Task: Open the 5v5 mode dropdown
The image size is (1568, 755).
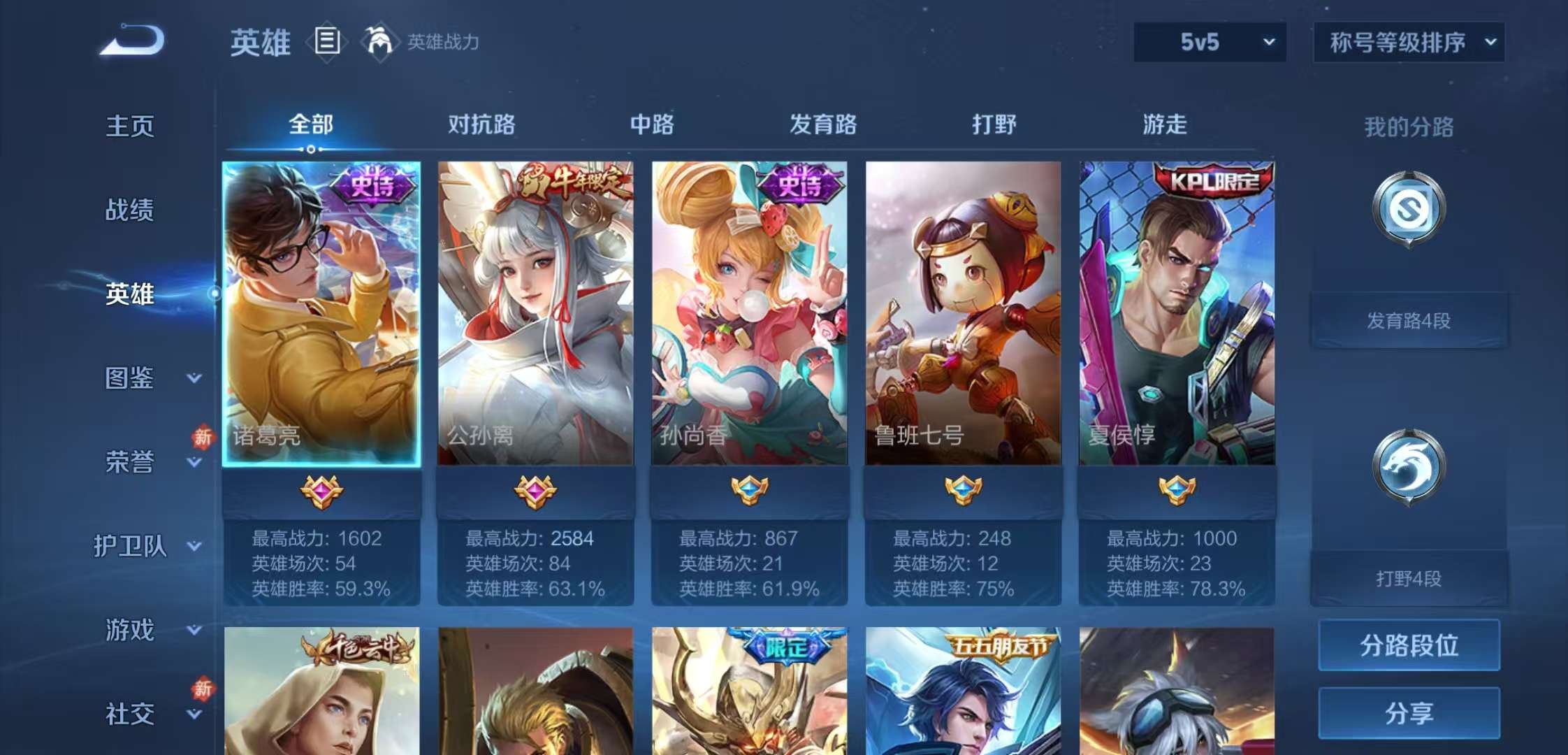Action: [1209, 42]
